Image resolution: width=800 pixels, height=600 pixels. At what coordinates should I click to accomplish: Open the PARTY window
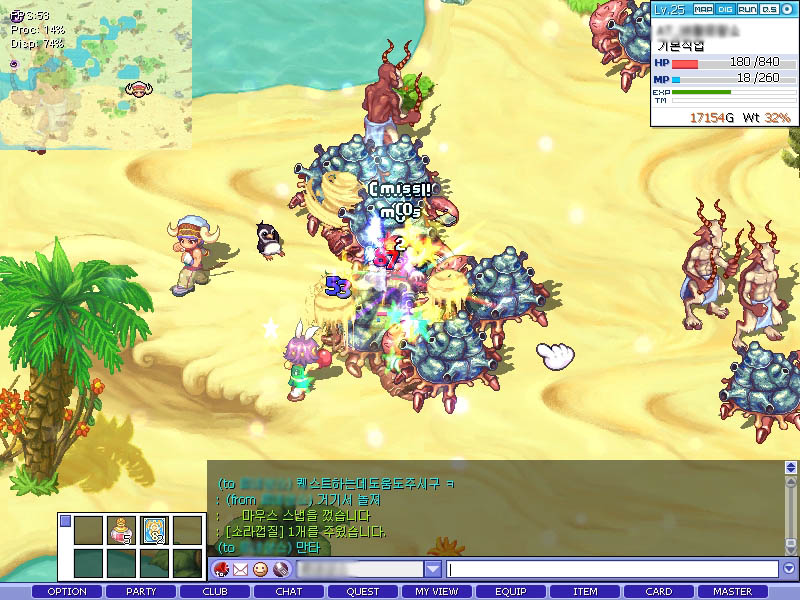pos(141,592)
